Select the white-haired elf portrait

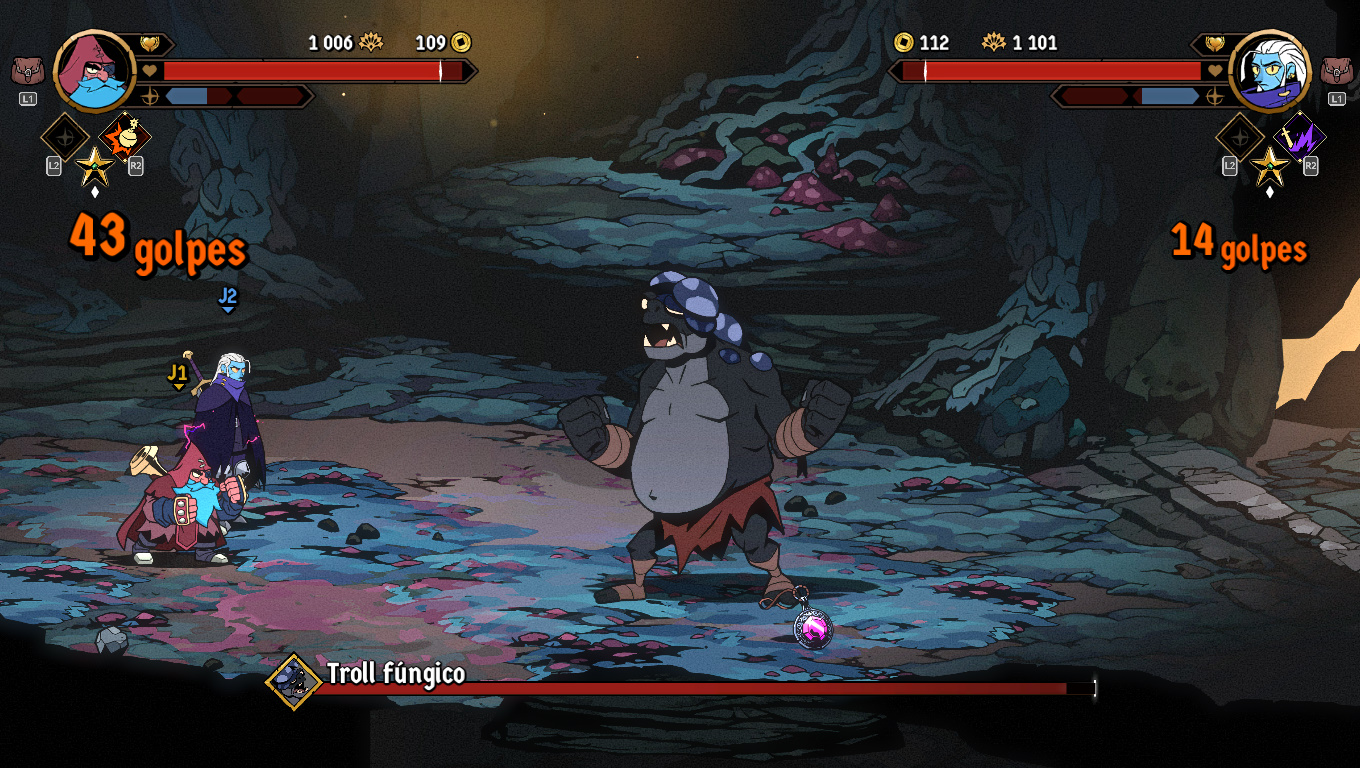tap(1269, 70)
